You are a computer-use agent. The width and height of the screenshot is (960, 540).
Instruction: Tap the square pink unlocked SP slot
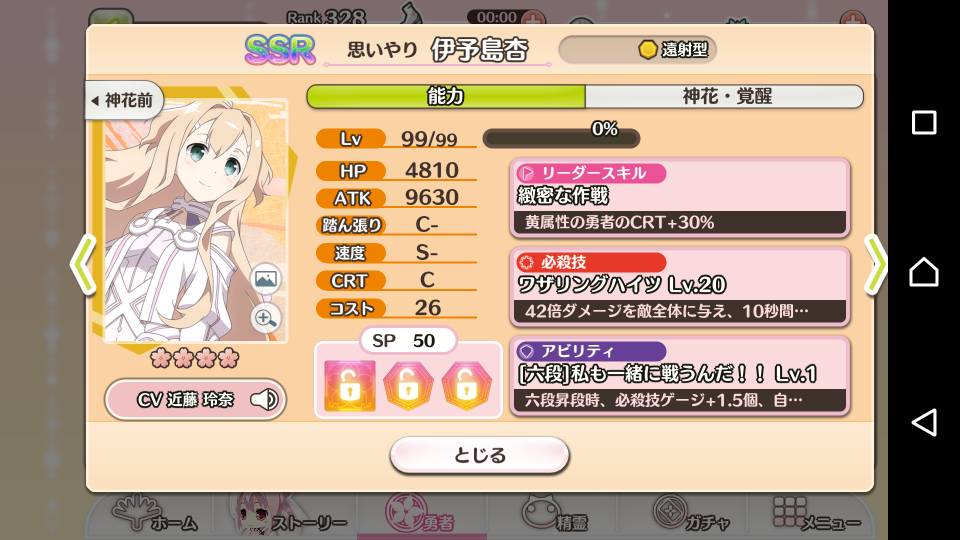click(350, 384)
